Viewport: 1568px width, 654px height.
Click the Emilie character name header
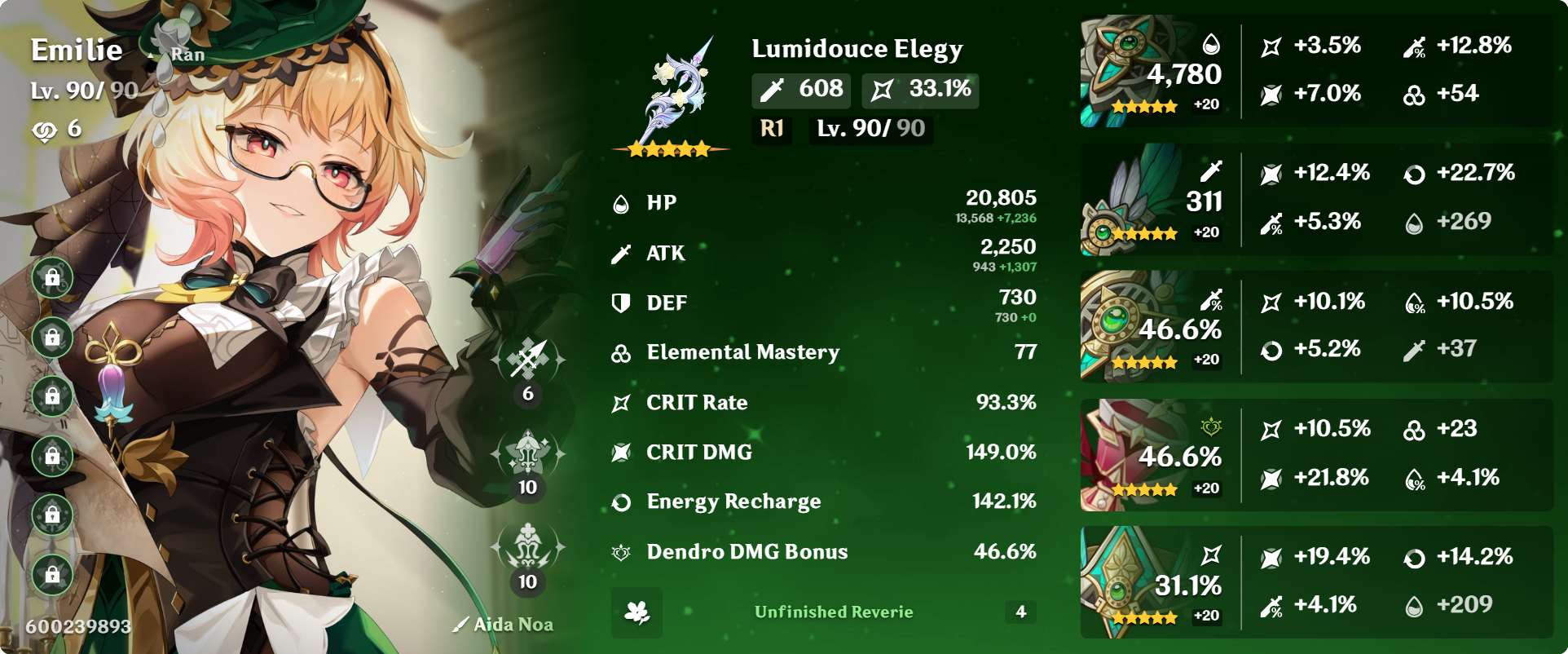pos(77,50)
